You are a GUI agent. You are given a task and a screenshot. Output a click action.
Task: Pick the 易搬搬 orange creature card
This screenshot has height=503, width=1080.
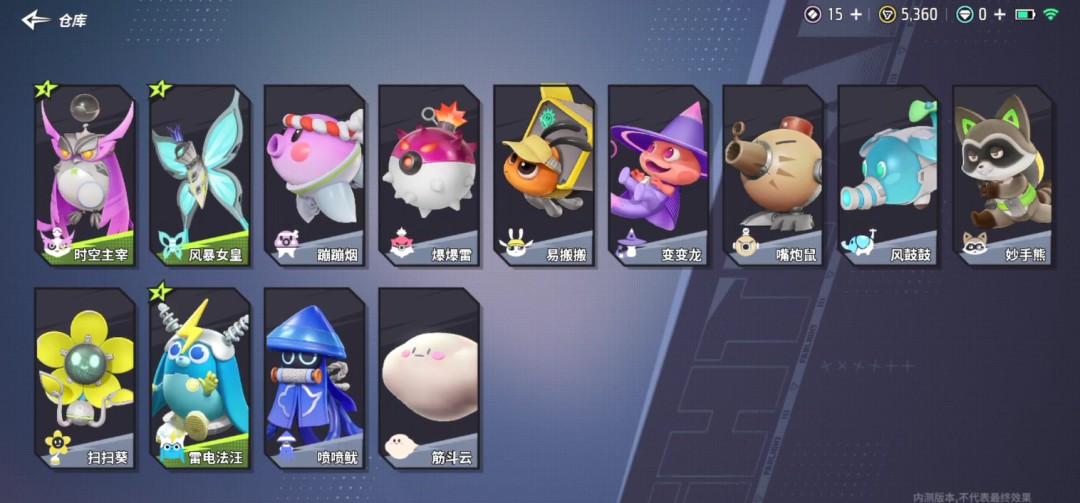543,175
